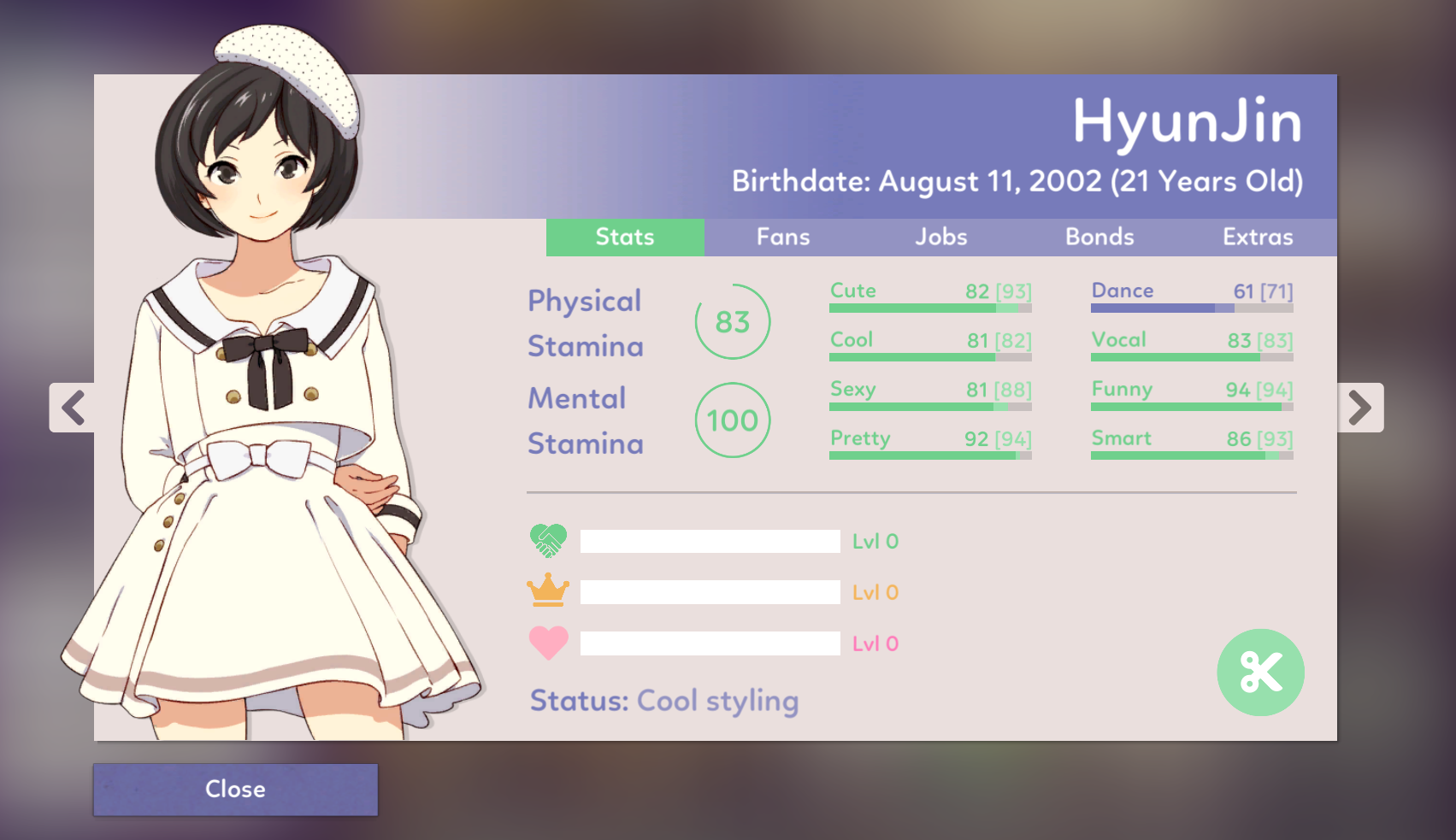Viewport: 1456px width, 840px height.
Task: Select the Jobs tab
Action: [941, 238]
